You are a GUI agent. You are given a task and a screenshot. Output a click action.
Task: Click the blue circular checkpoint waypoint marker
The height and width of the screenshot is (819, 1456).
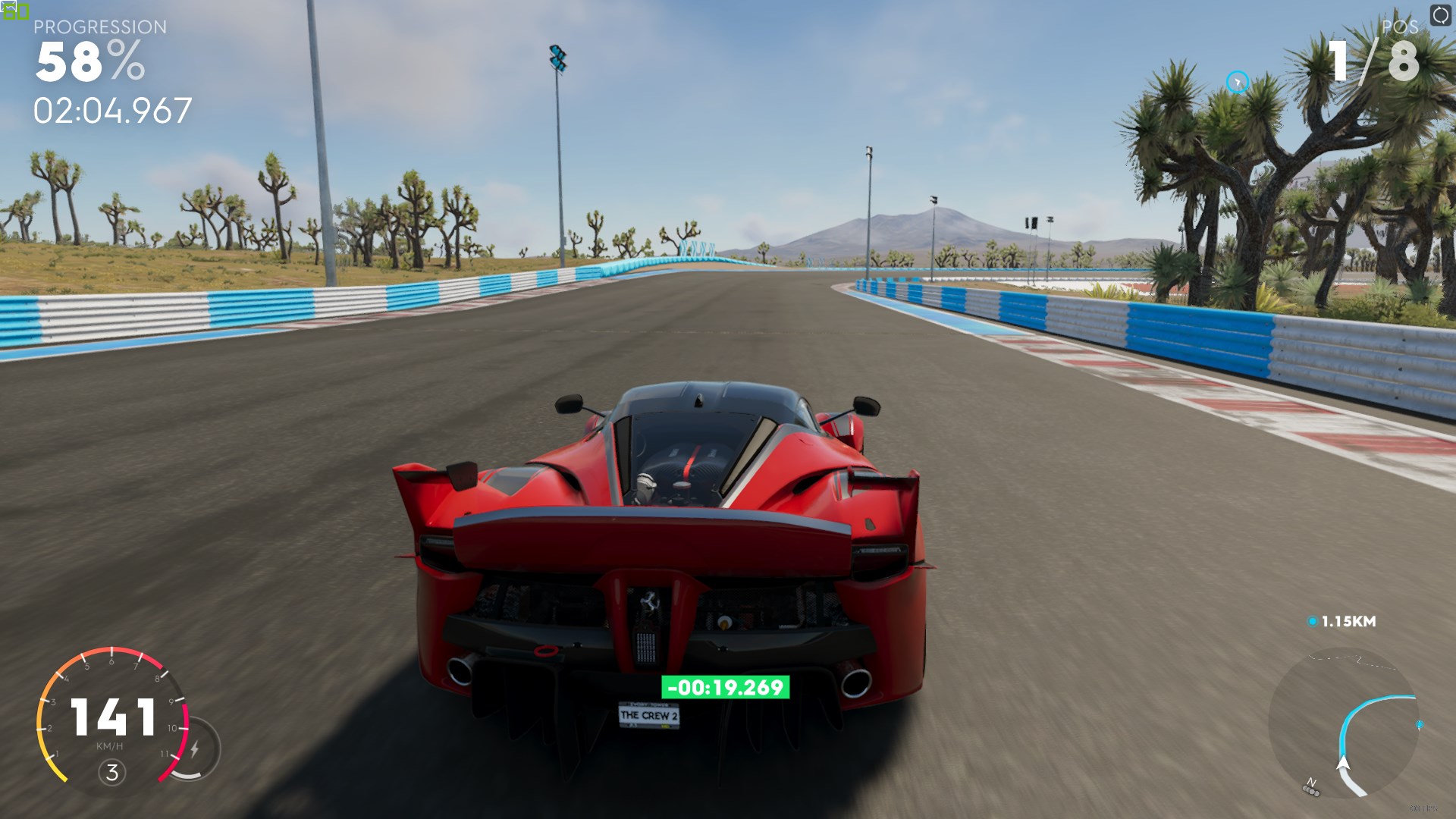(1238, 82)
